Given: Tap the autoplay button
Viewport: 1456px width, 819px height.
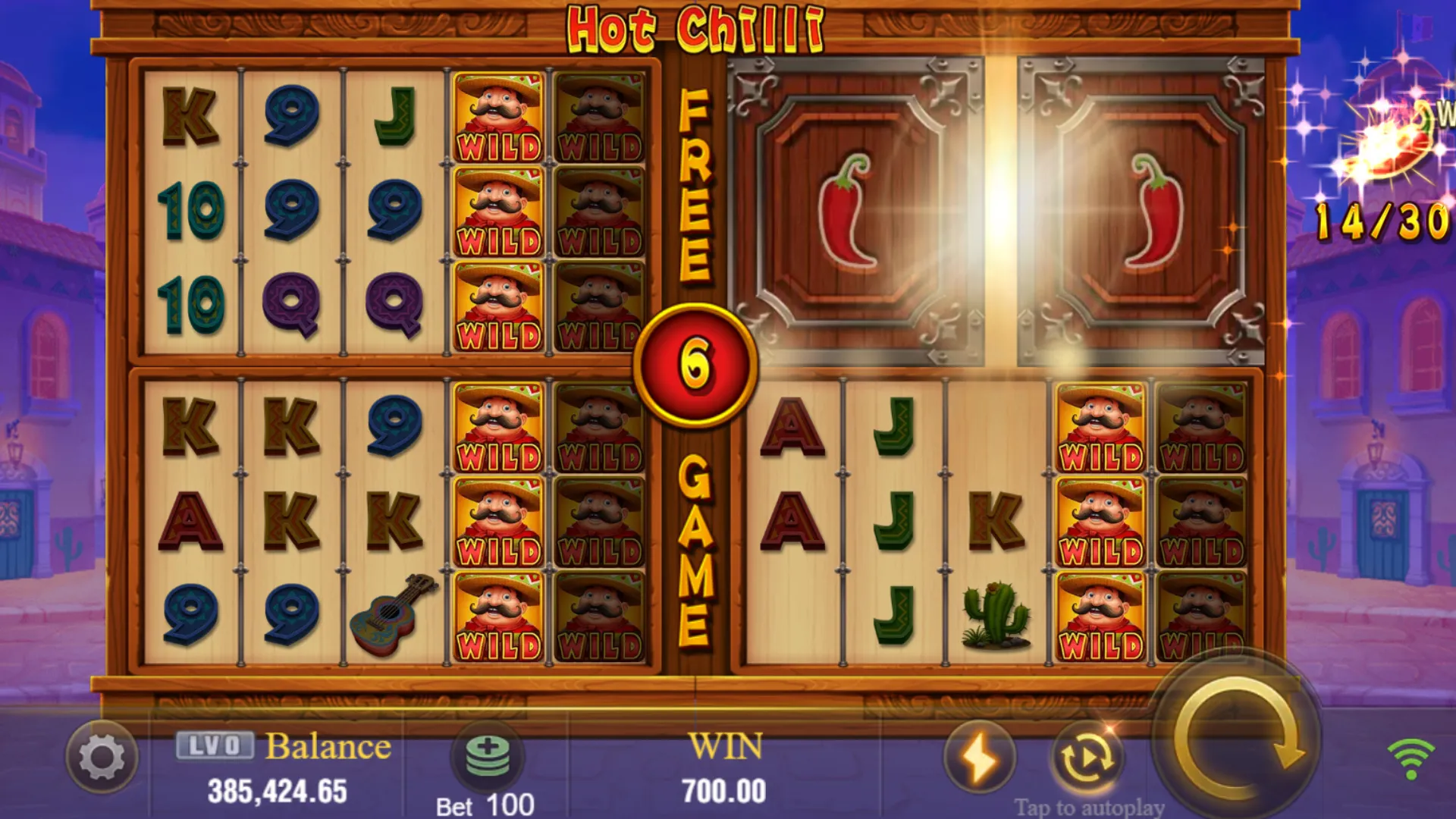Looking at the screenshot, I should 1087,757.
